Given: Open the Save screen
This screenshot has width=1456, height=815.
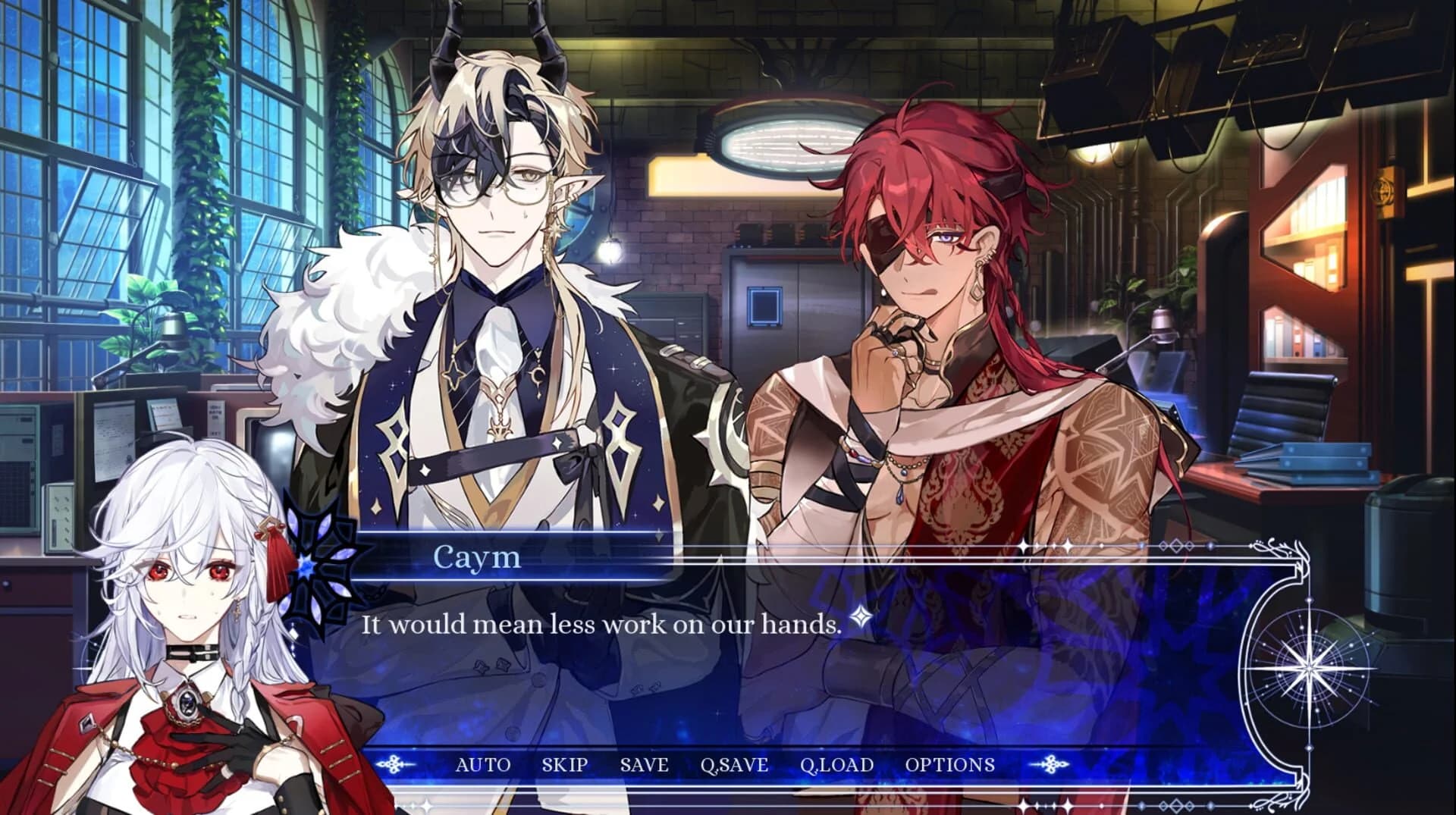Looking at the screenshot, I should [x=645, y=764].
